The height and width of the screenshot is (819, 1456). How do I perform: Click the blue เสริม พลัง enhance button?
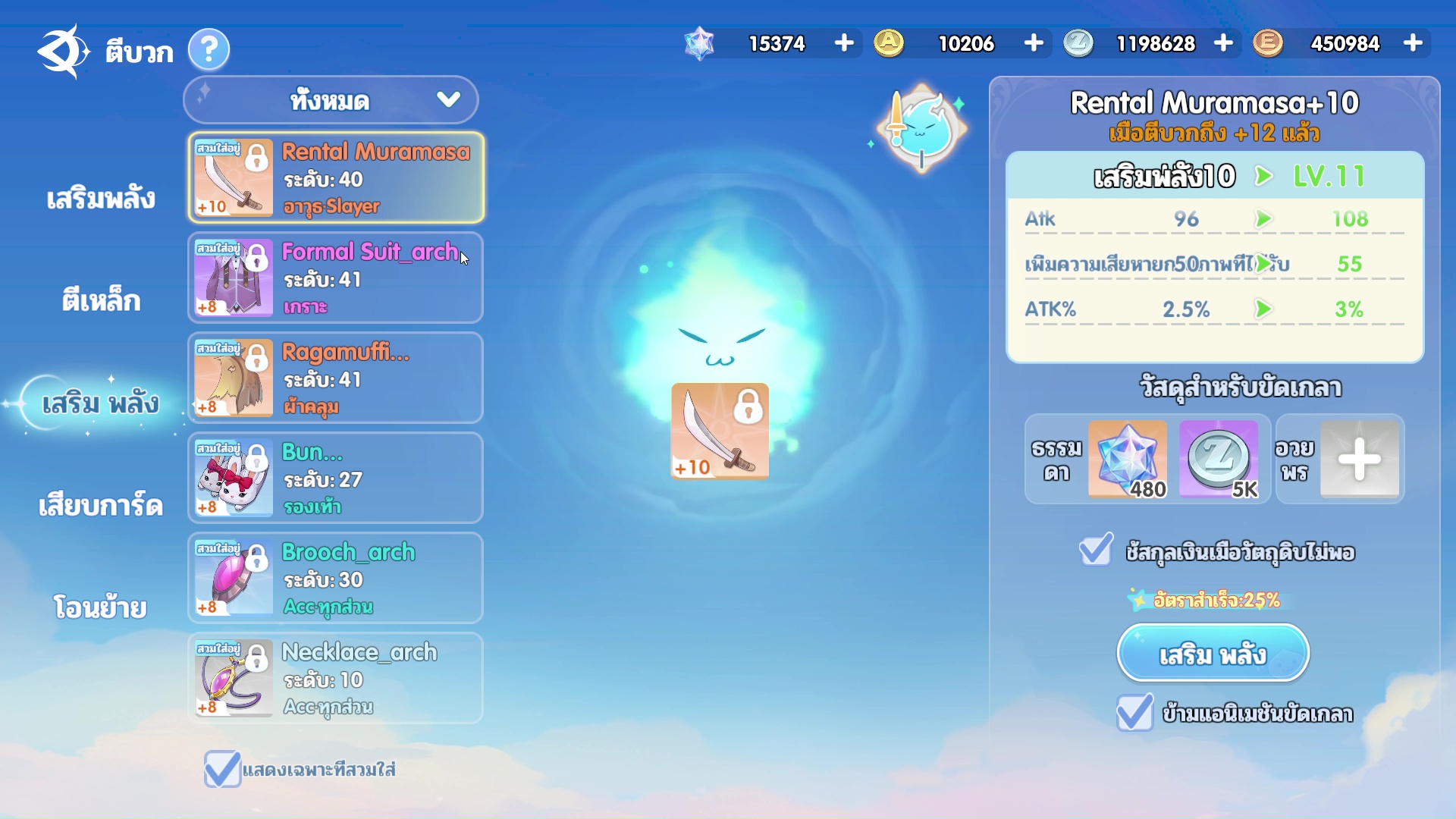pyautogui.click(x=1213, y=654)
